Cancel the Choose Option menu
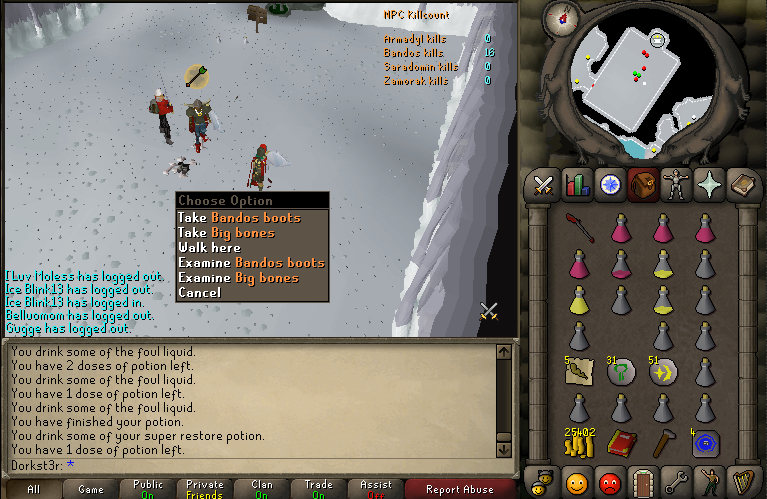This screenshot has height=499, width=767. tap(199, 292)
